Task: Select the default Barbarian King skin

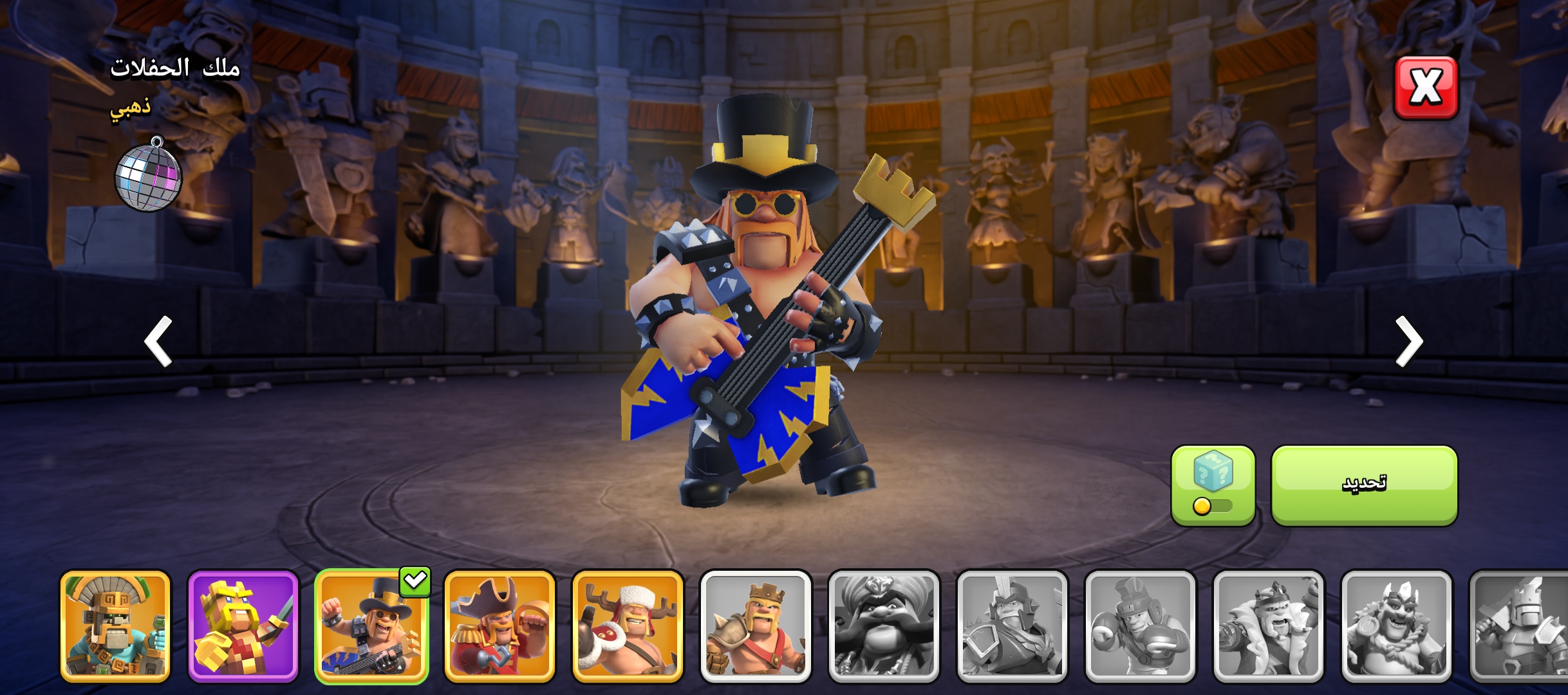Action: [x=756, y=626]
